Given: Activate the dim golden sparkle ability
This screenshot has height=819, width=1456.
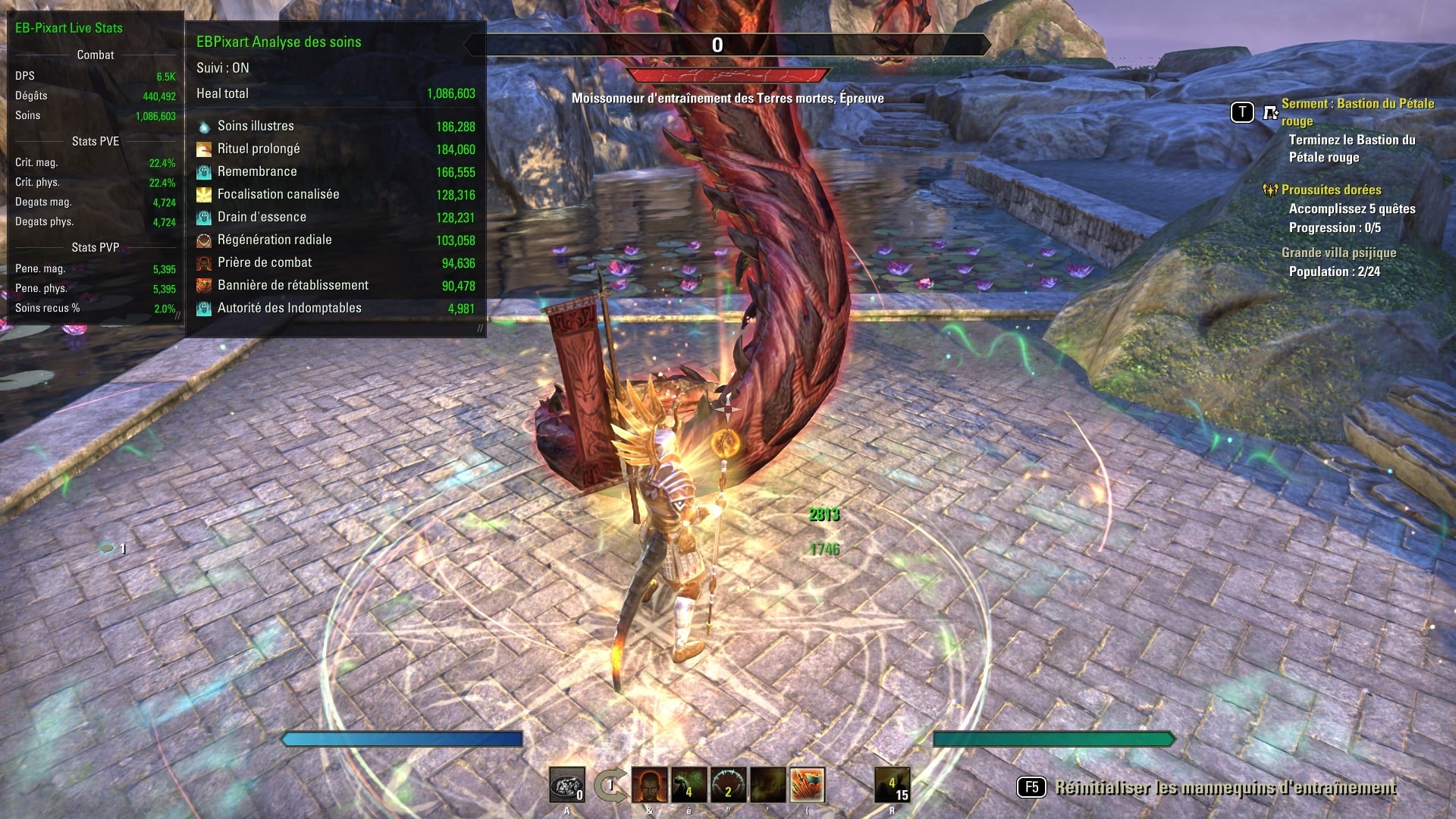Looking at the screenshot, I should tap(768, 785).
